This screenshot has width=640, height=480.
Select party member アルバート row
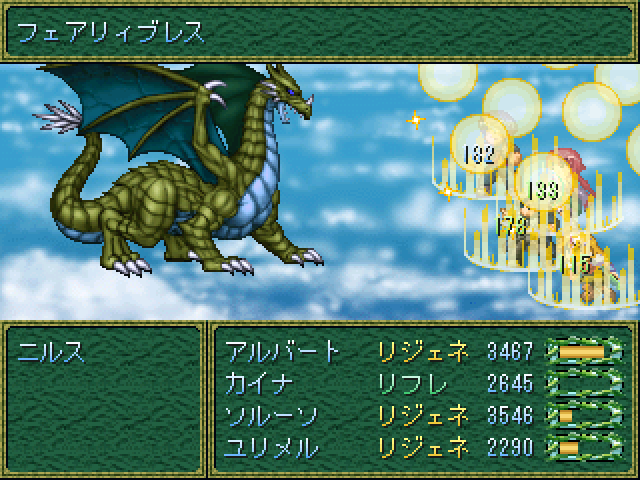tap(281, 351)
